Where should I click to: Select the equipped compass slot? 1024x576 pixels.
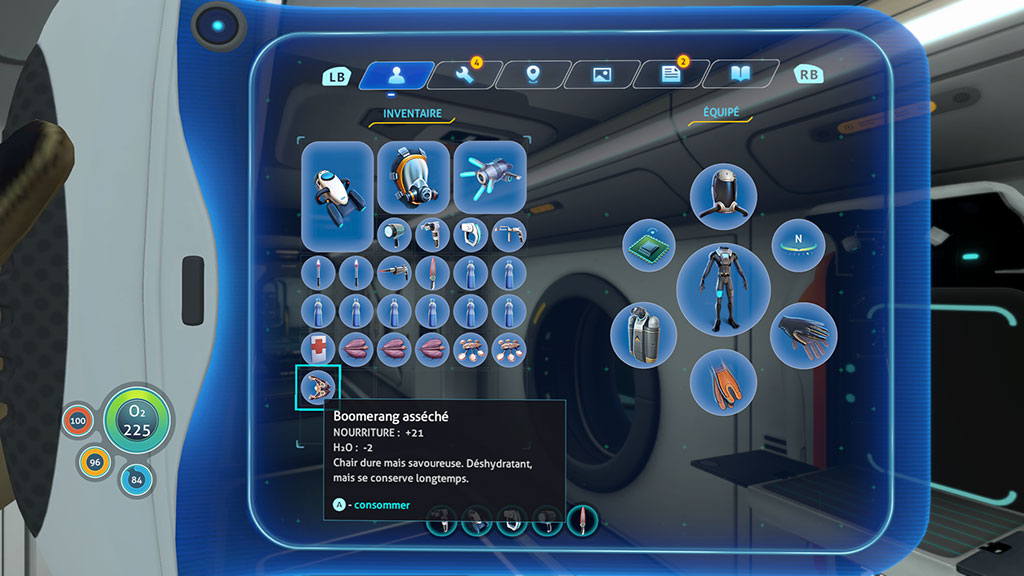tap(797, 245)
